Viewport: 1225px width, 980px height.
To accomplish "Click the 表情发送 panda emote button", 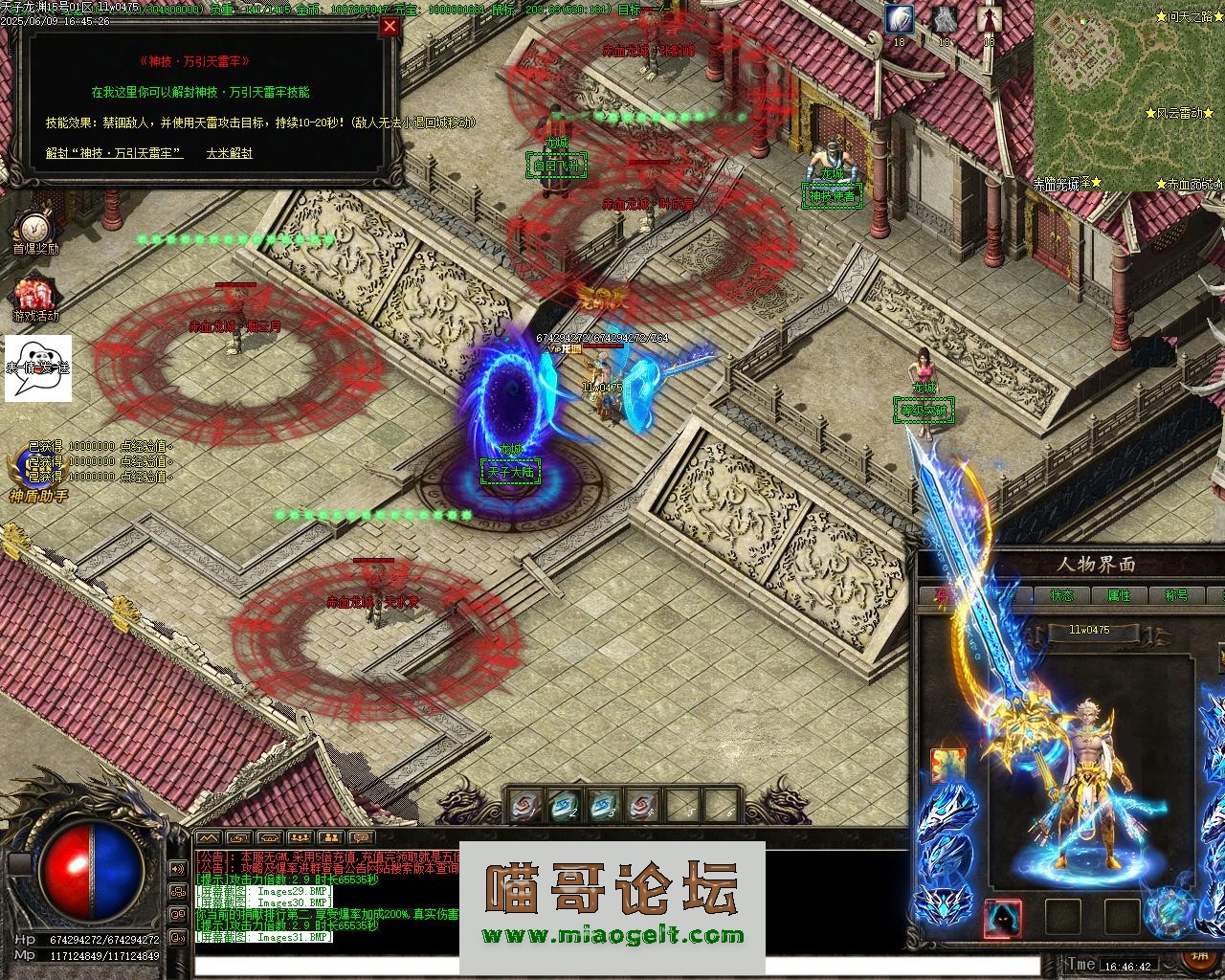I will [38, 367].
